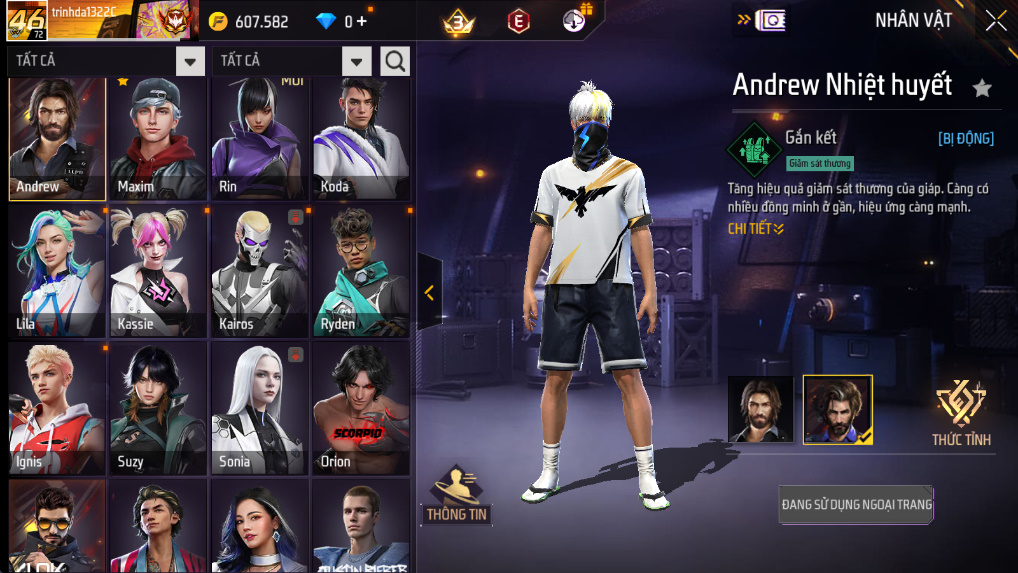This screenshot has width=1018, height=573.
Task: Pick the Ignis character card
Action: click(x=57, y=408)
